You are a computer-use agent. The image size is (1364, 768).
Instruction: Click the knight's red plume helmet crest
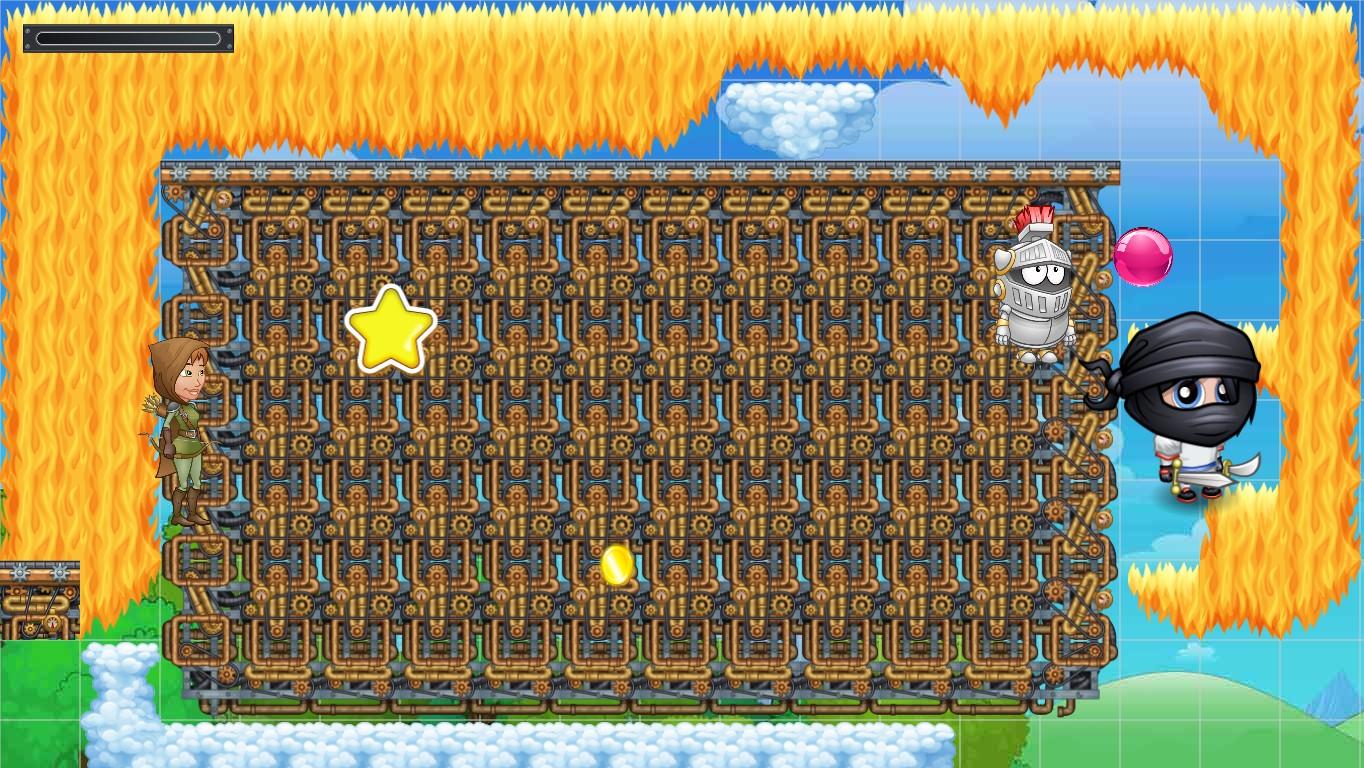pyautogui.click(x=1034, y=215)
